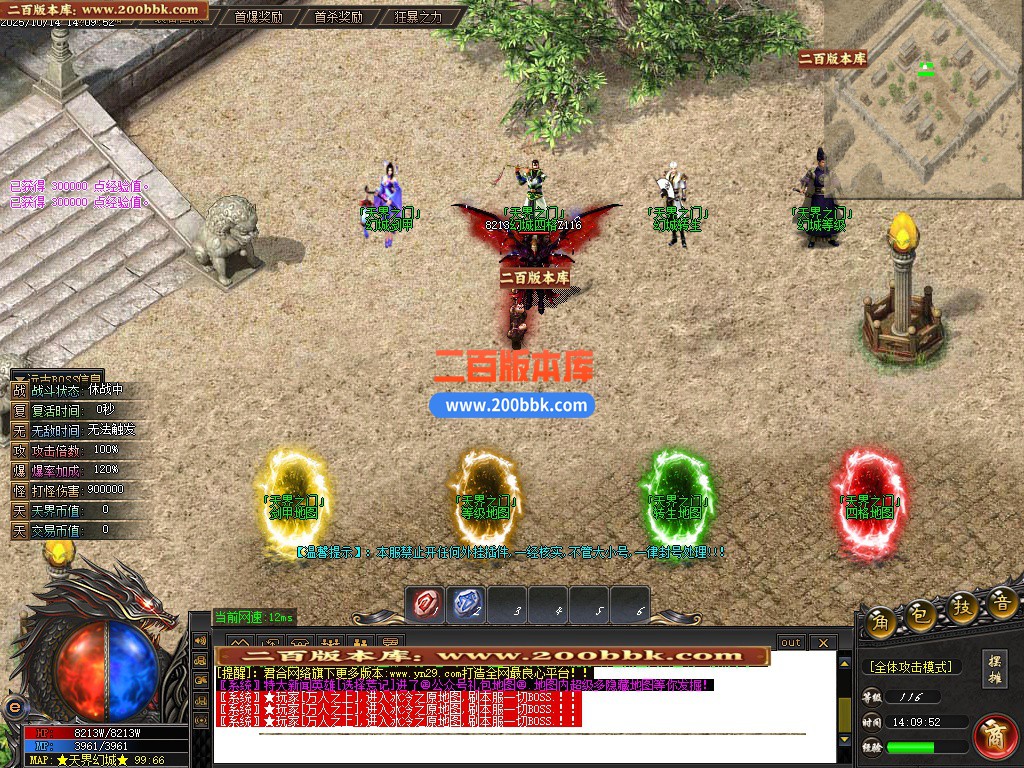Click the 200bbk.com banner link above chat
Viewport: 1024px width, 768px height.
[492, 656]
